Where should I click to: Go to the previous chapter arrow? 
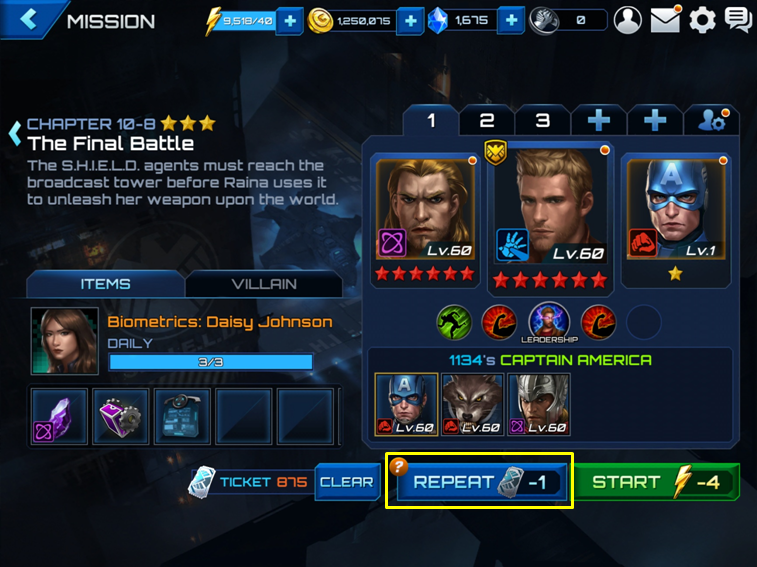coord(15,131)
